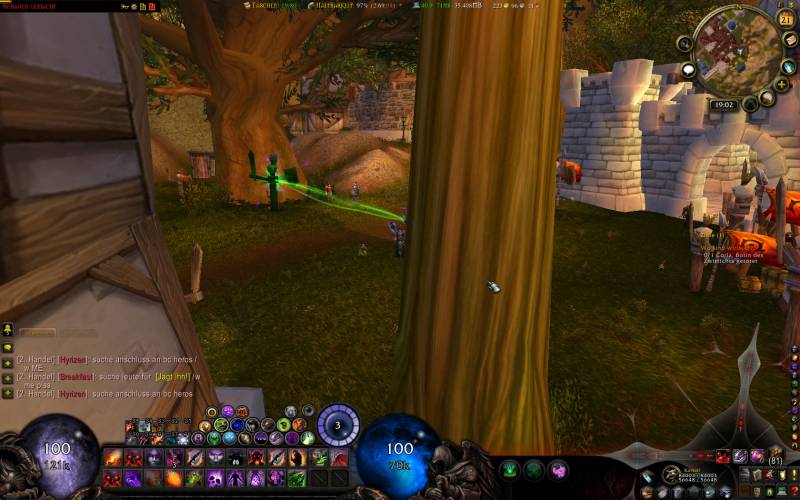Click the round shard counter showing 3

pyautogui.click(x=338, y=425)
